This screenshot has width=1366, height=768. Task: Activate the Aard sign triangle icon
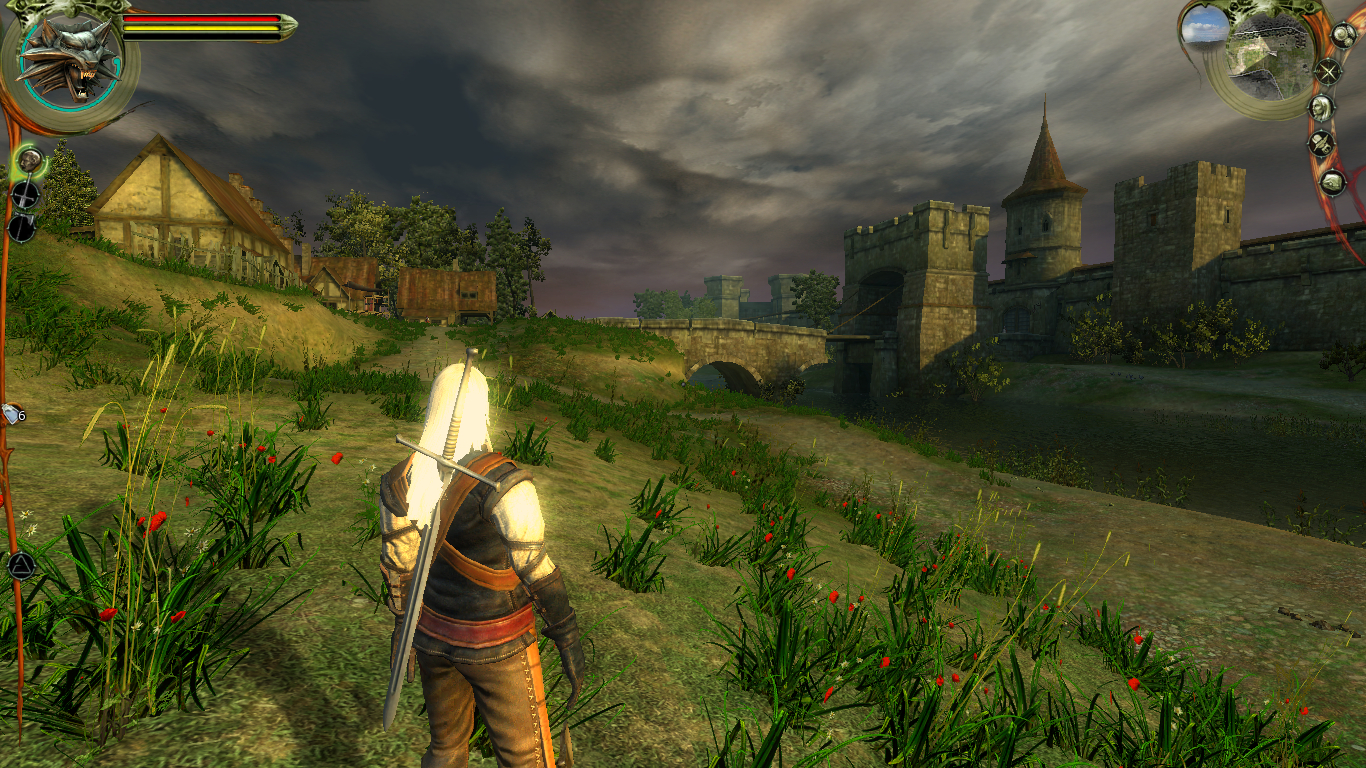[20, 566]
